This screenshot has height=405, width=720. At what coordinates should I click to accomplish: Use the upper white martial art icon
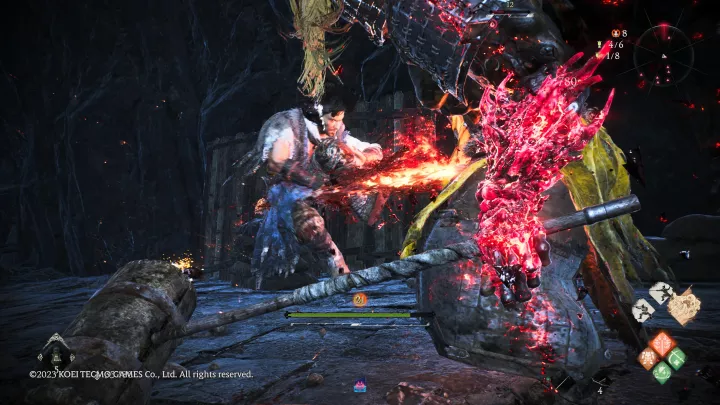pyautogui.click(x=659, y=293)
